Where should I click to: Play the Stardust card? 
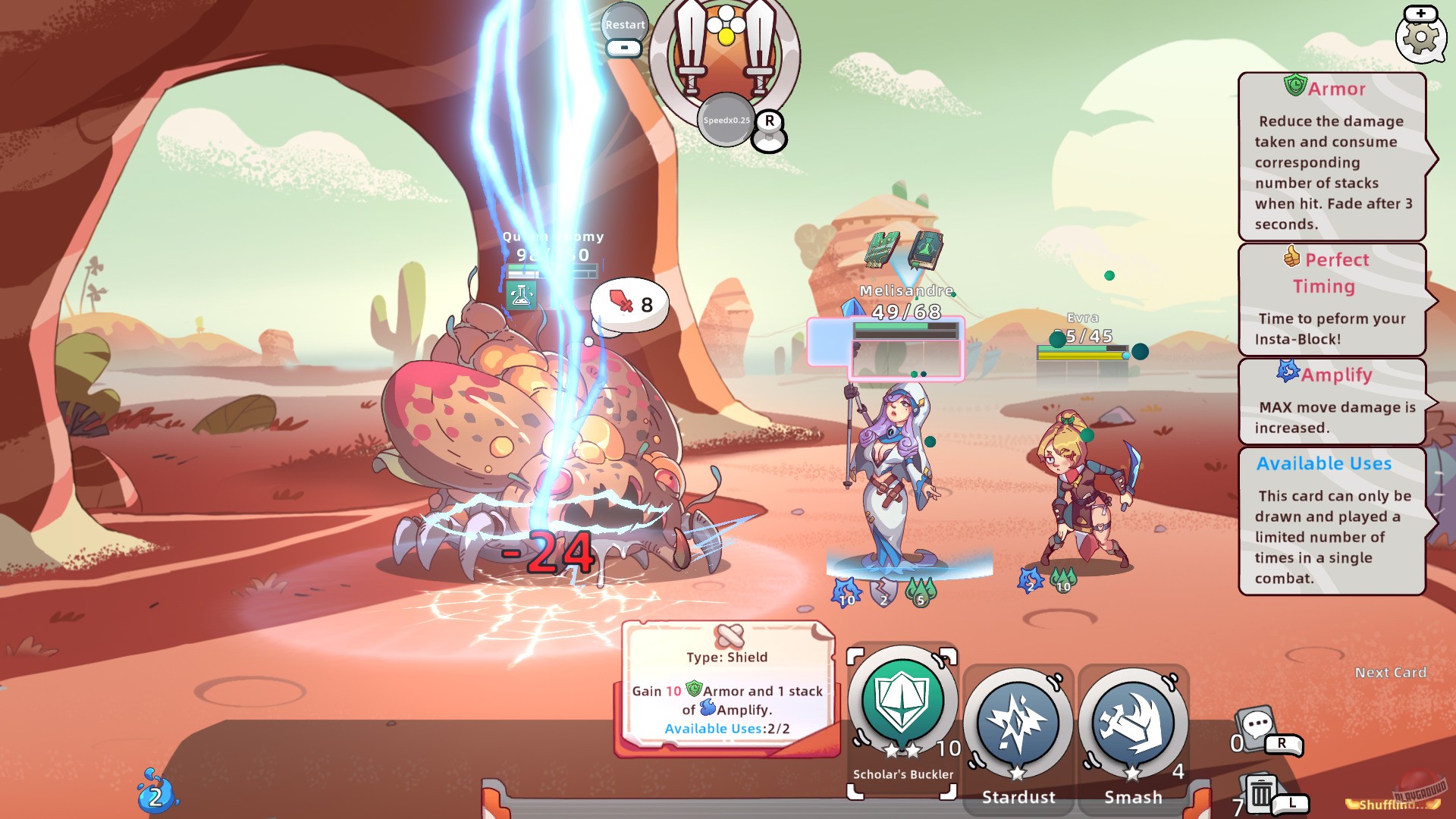coord(1018,723)
